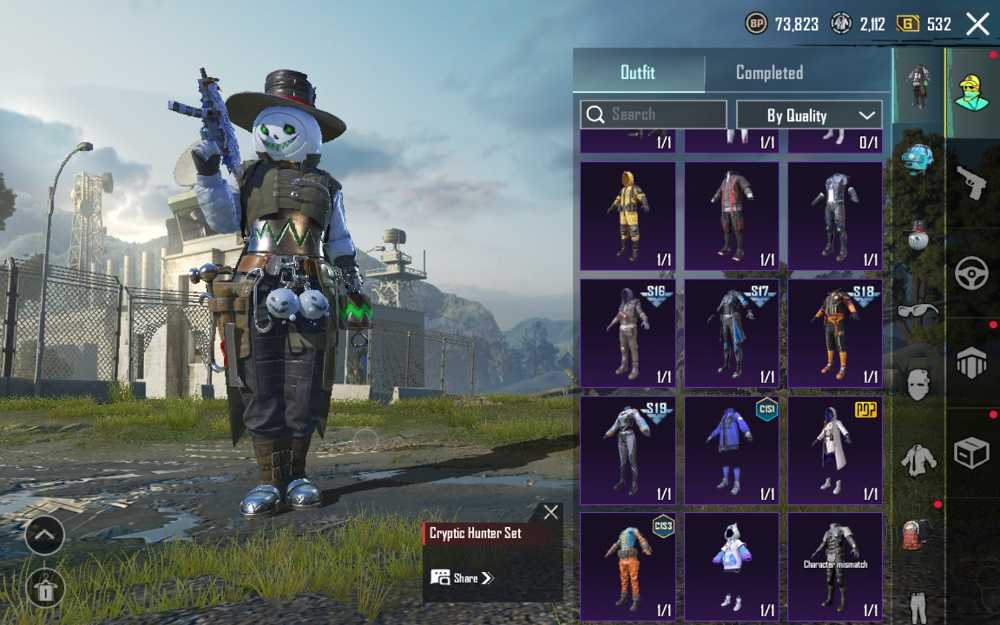Screen dimensions: 1000x625
Task: Open the By Quality sort dropdown
Action: pyautogui.click(x=809, y=115)
